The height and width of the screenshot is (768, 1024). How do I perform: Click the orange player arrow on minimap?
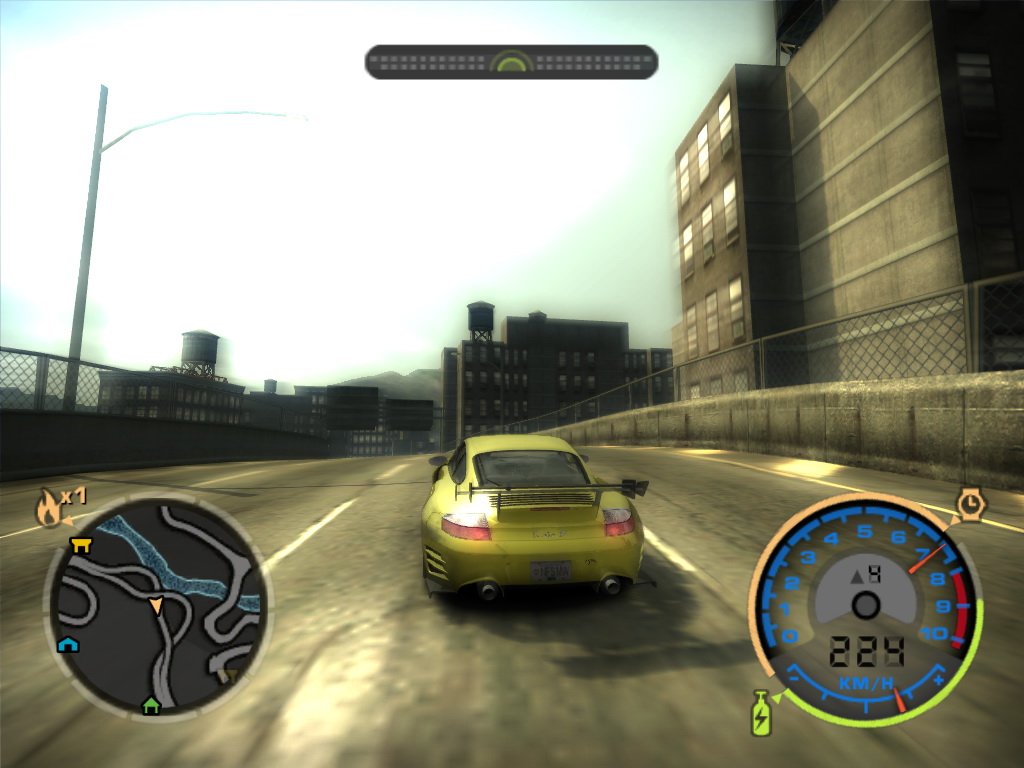pyautogui.click(x=155, y=605)
